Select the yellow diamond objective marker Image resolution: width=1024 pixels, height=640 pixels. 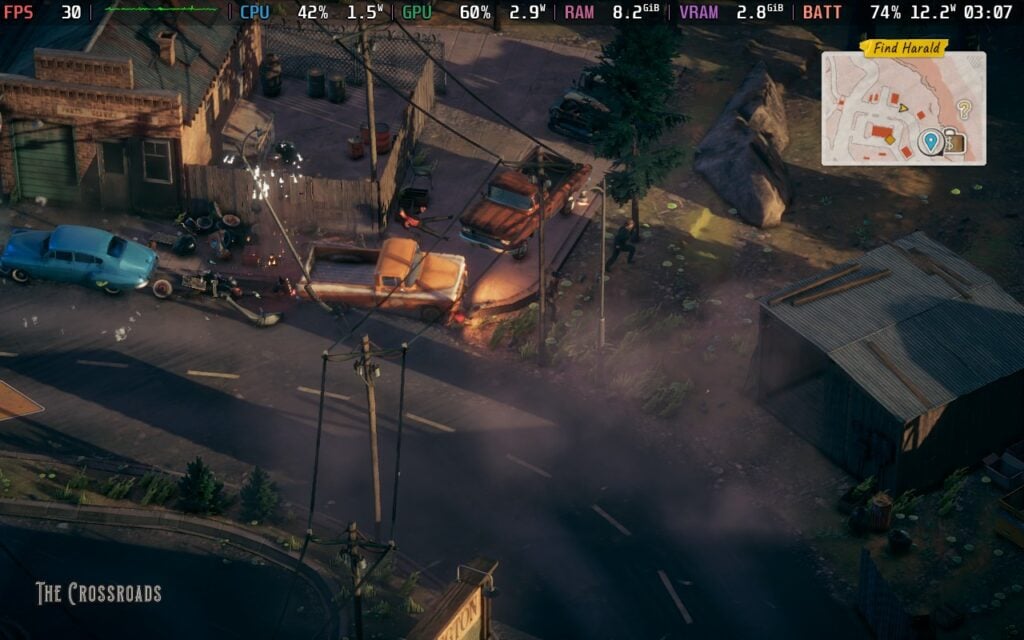click(889, 140)
